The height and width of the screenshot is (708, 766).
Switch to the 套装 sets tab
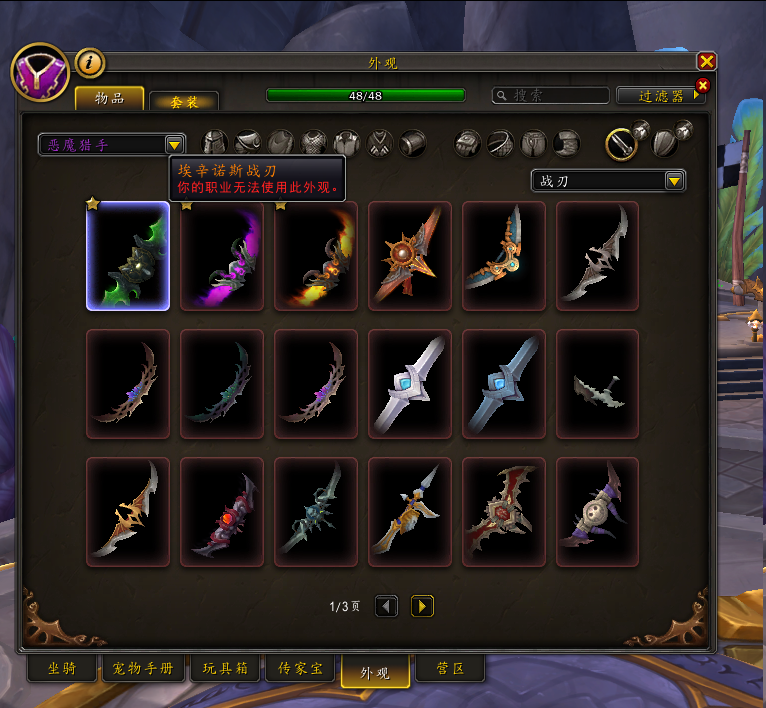[x=183, y=101]
